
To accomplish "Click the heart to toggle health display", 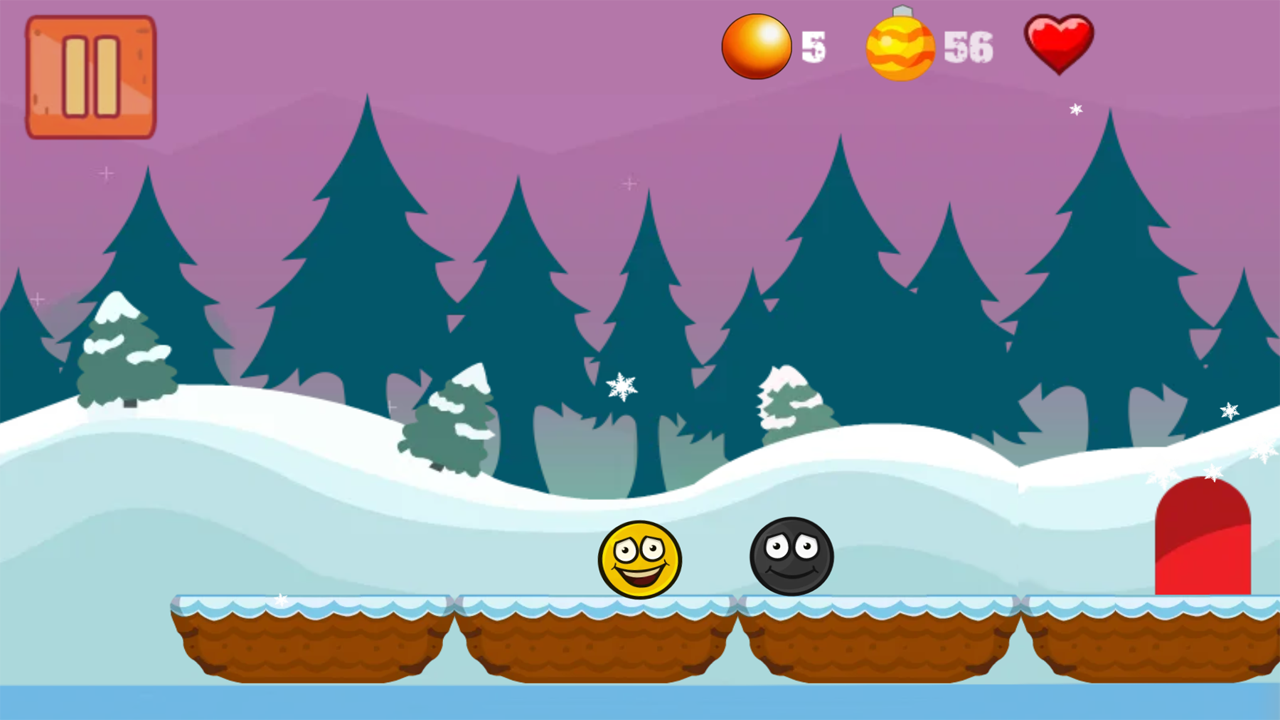I will point(1059,42).
